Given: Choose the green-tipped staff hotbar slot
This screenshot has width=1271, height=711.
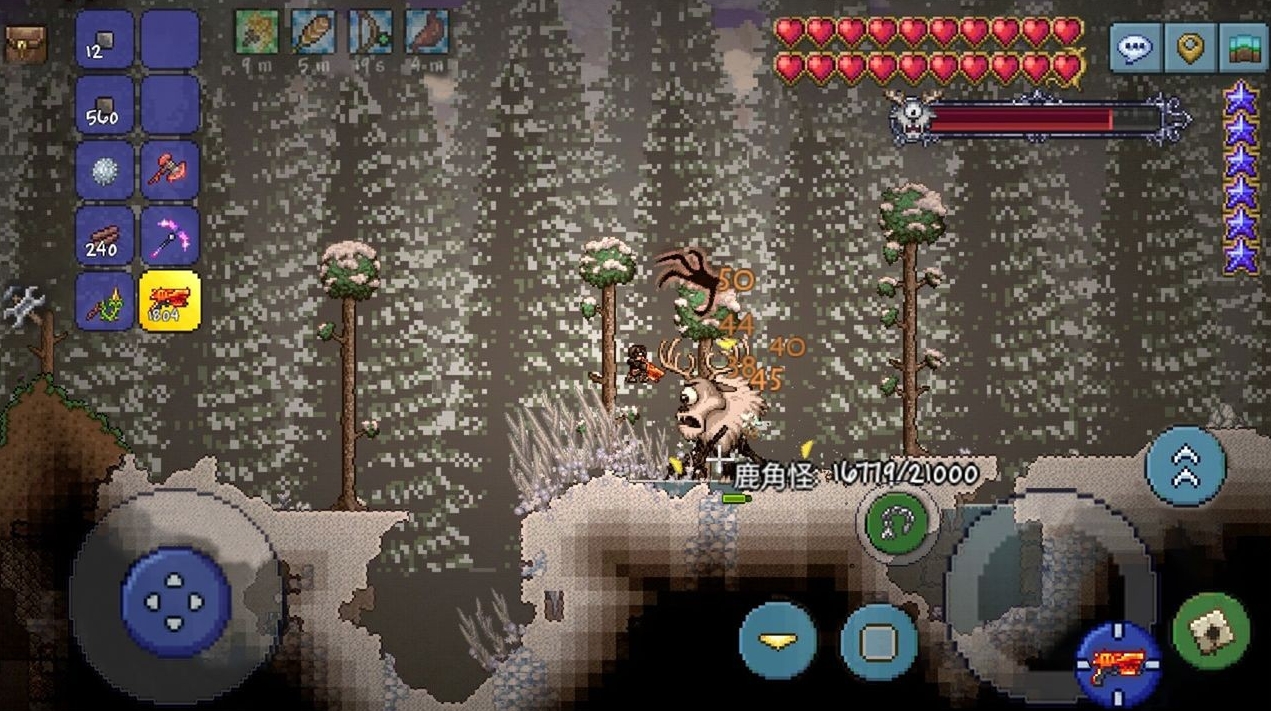Looking at the screenshot, I should (104, 301).
